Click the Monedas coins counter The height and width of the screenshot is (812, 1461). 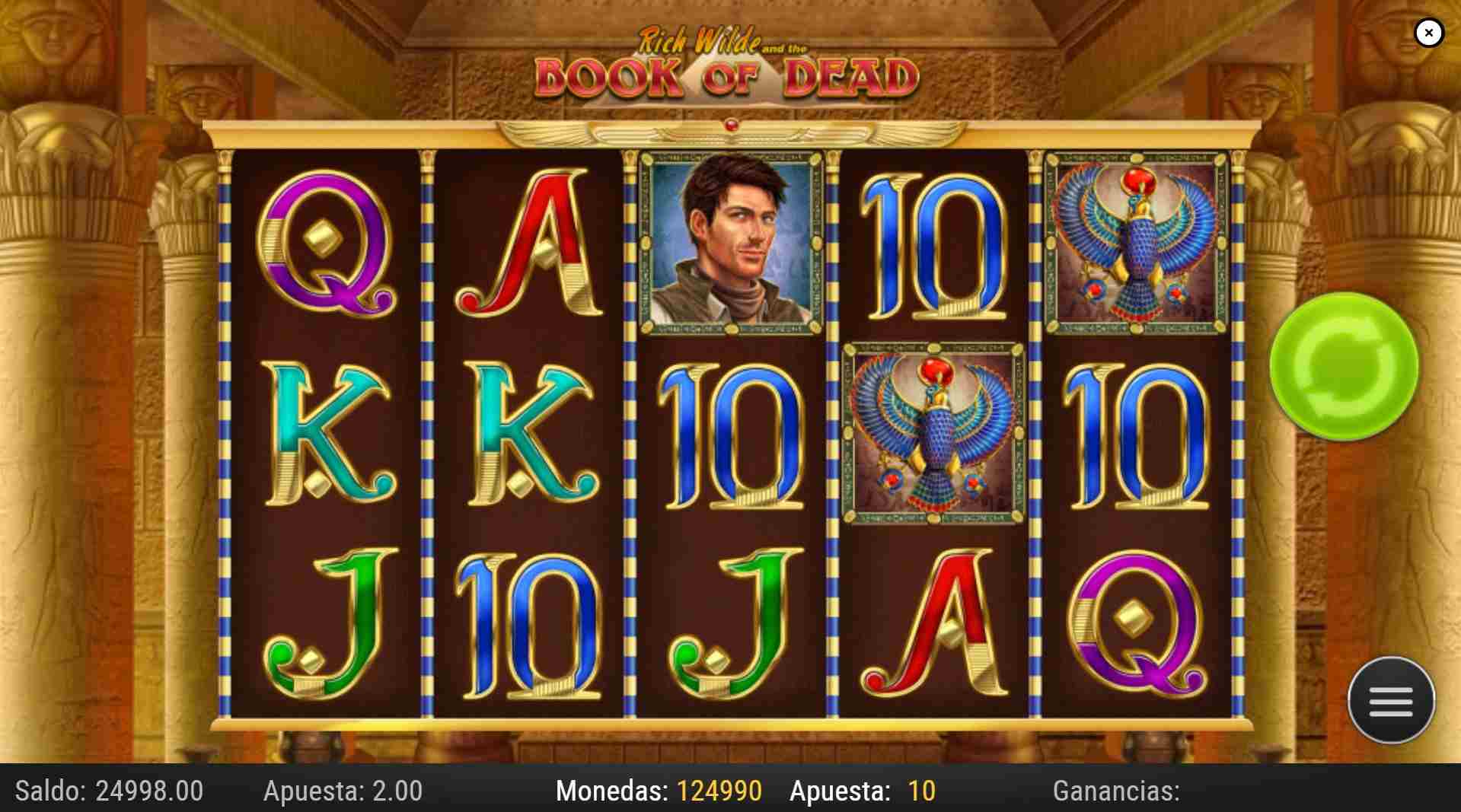click(659, 791)
